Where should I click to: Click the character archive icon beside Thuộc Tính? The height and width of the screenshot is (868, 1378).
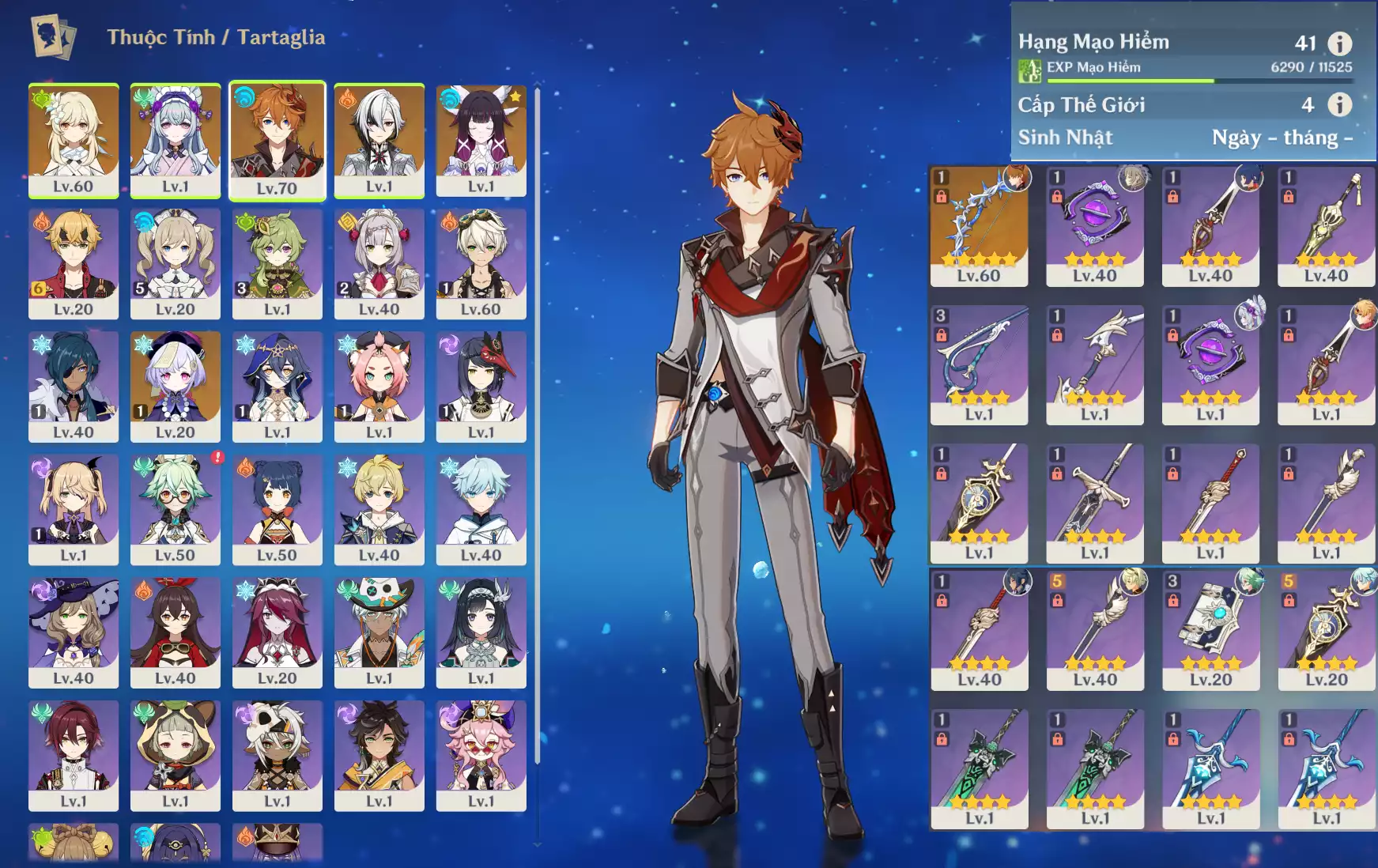coord(53,36)
